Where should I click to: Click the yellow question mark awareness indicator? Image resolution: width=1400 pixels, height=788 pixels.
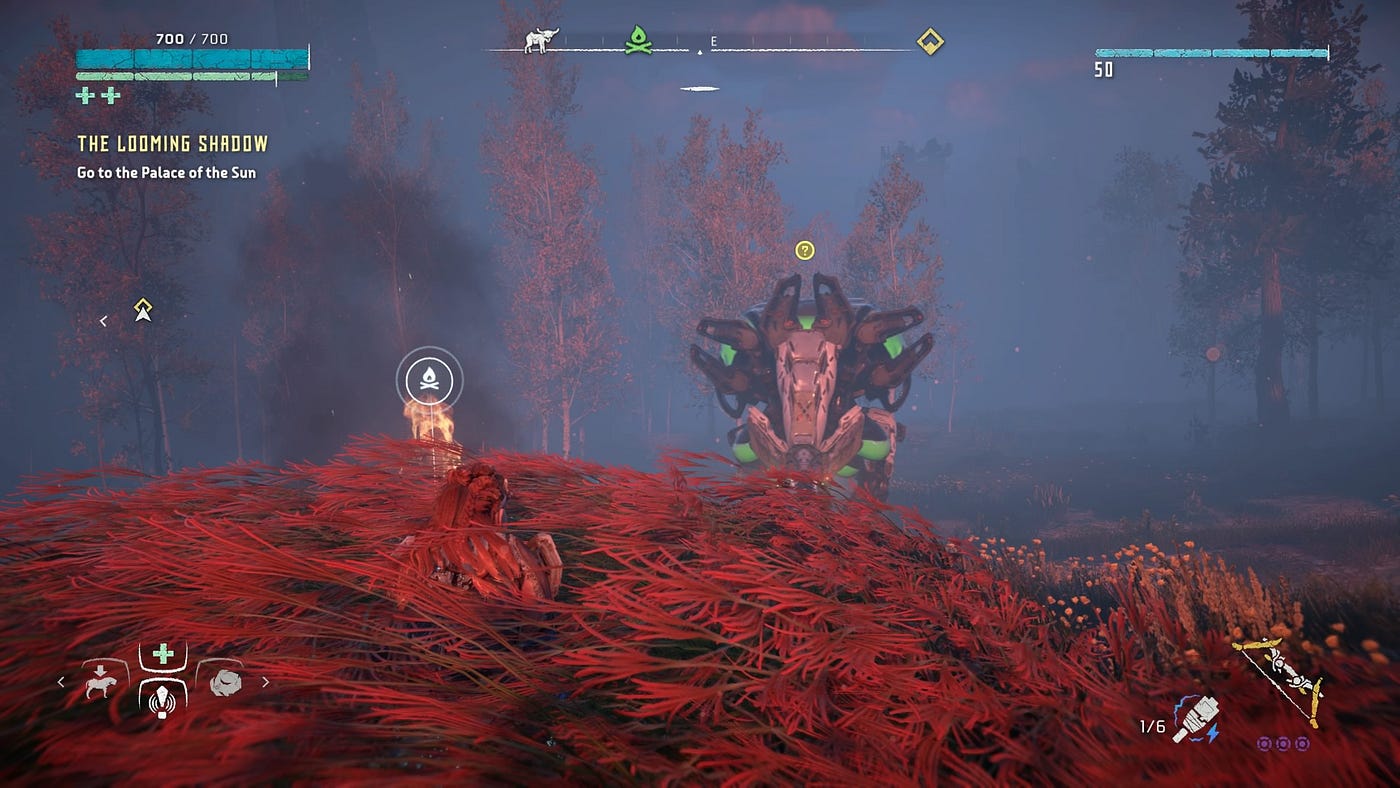tap(805, 250)
